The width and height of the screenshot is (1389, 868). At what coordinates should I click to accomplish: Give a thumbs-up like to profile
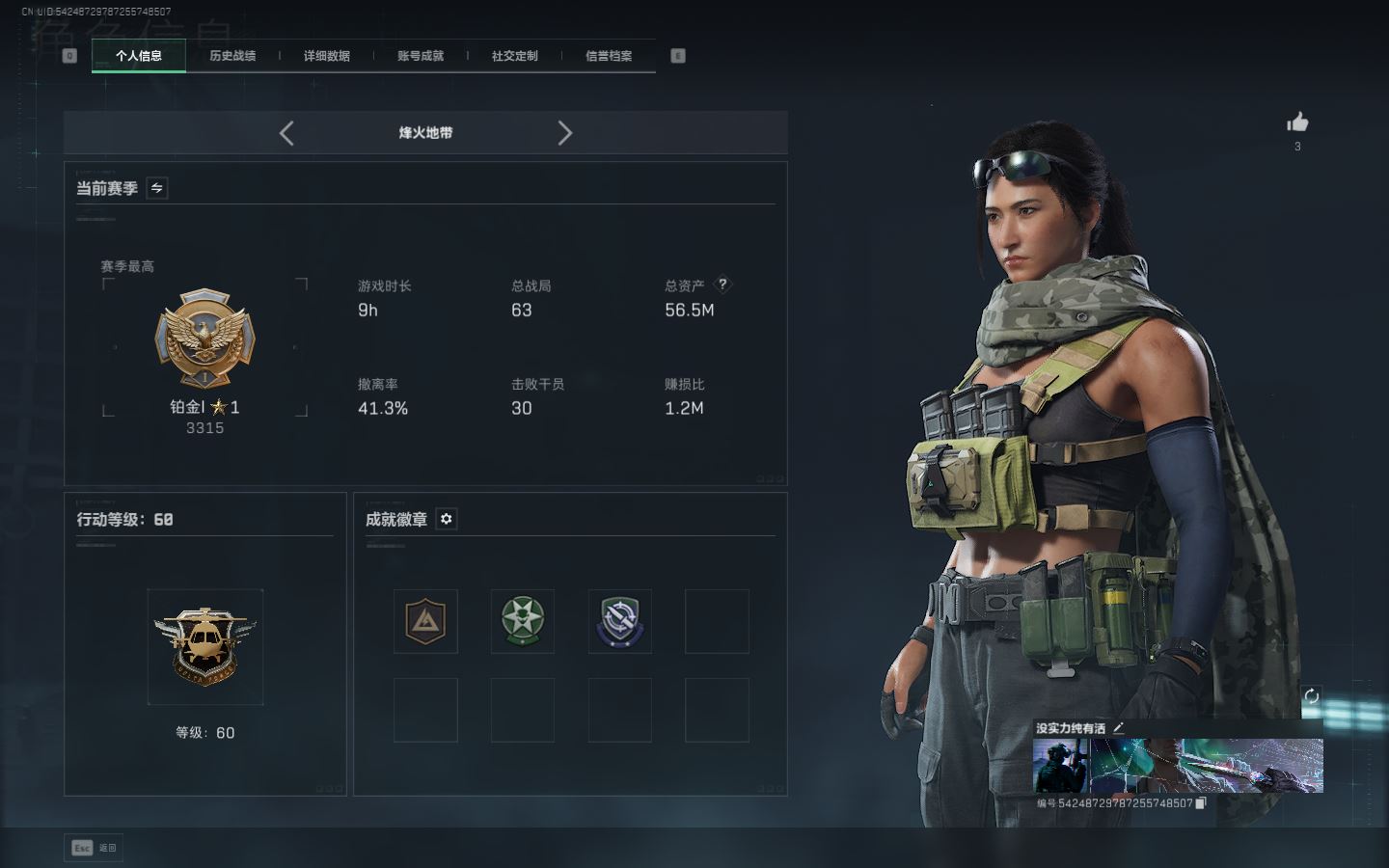1297,122
